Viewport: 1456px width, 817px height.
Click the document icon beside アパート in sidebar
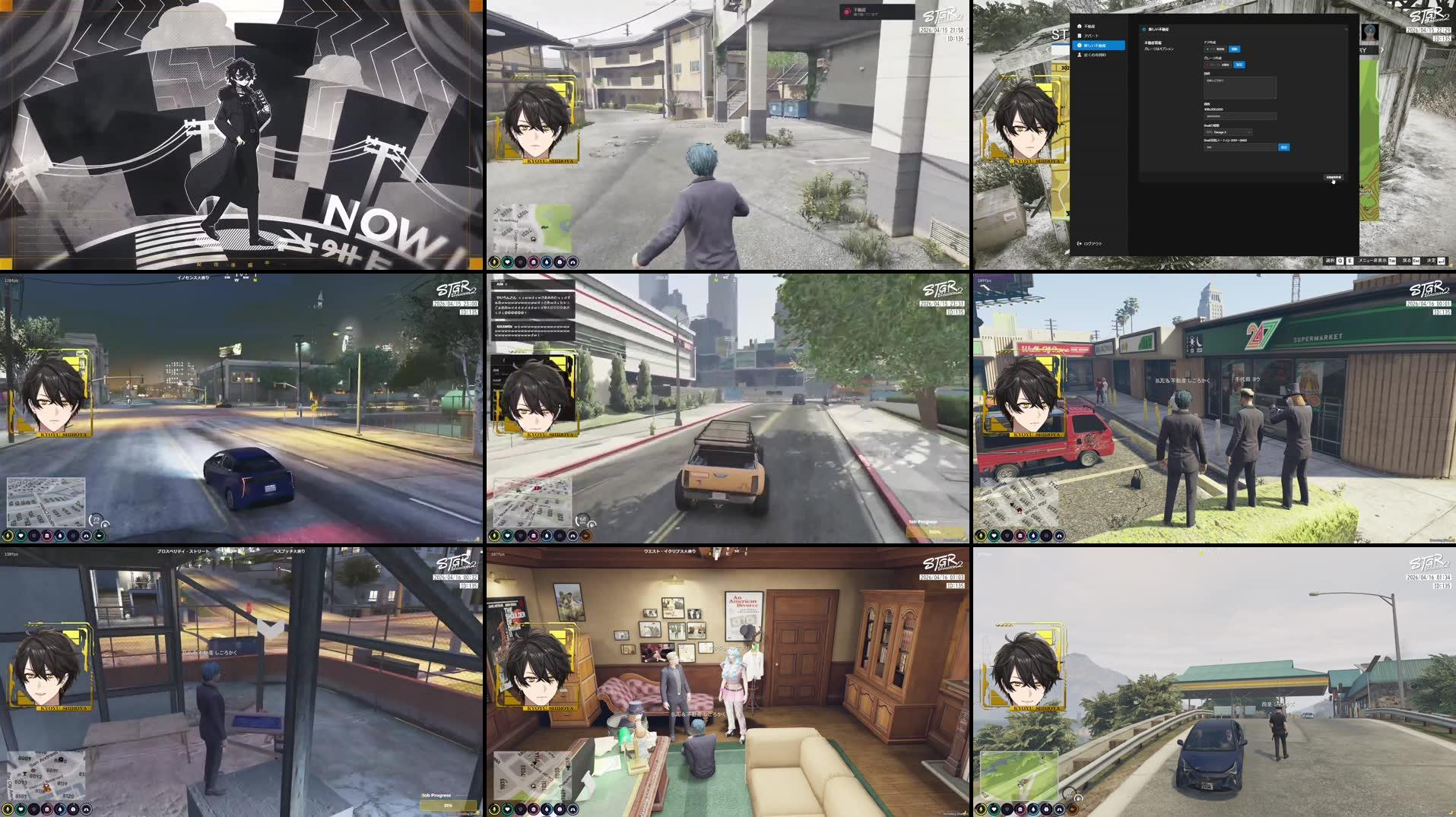pyautogui.click(x=1080, y=36)
